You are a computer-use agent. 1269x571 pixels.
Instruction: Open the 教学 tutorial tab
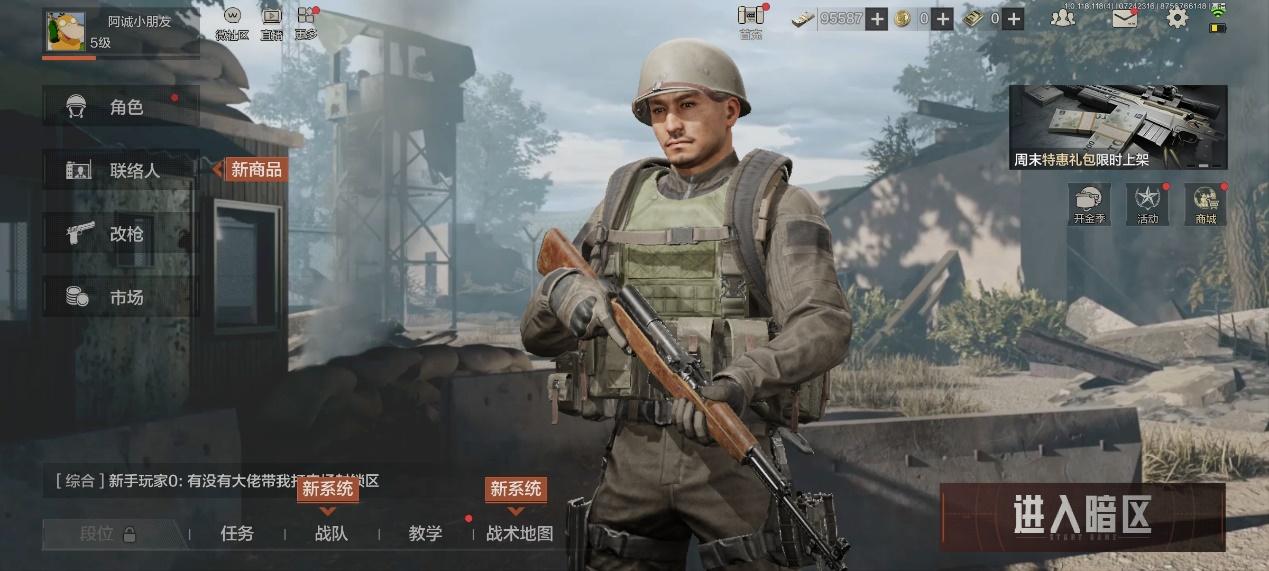click(x=425, y=533)
